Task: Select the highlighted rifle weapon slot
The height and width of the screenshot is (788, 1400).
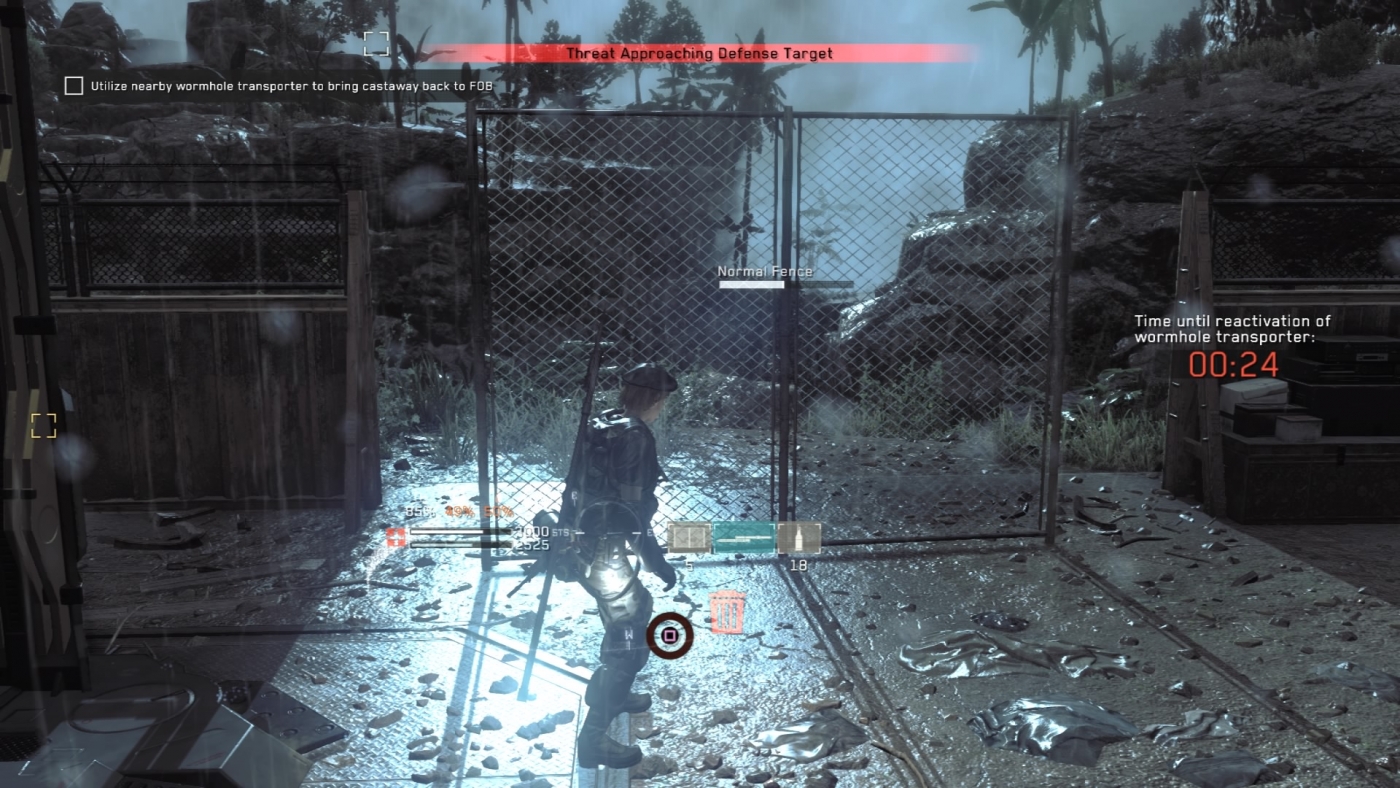Action: (x=744, y=536)
